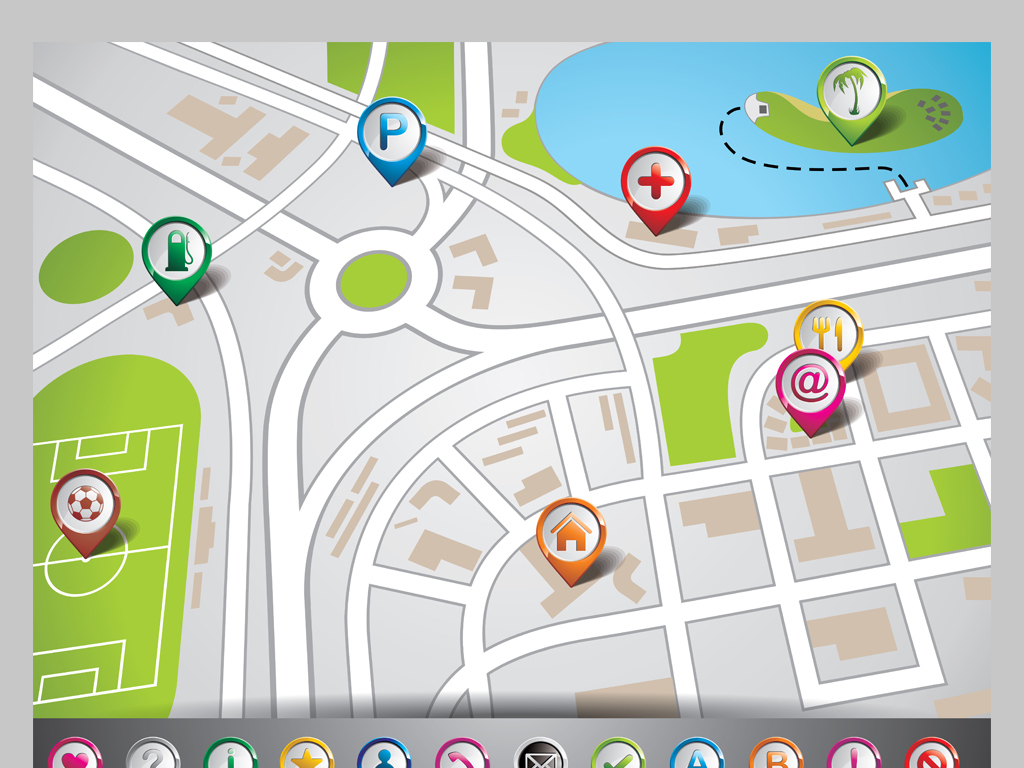Open the yellow restaurant fork-and-knife pin
The width and height of the screenshot is (1024, 768).
[828, 331]
